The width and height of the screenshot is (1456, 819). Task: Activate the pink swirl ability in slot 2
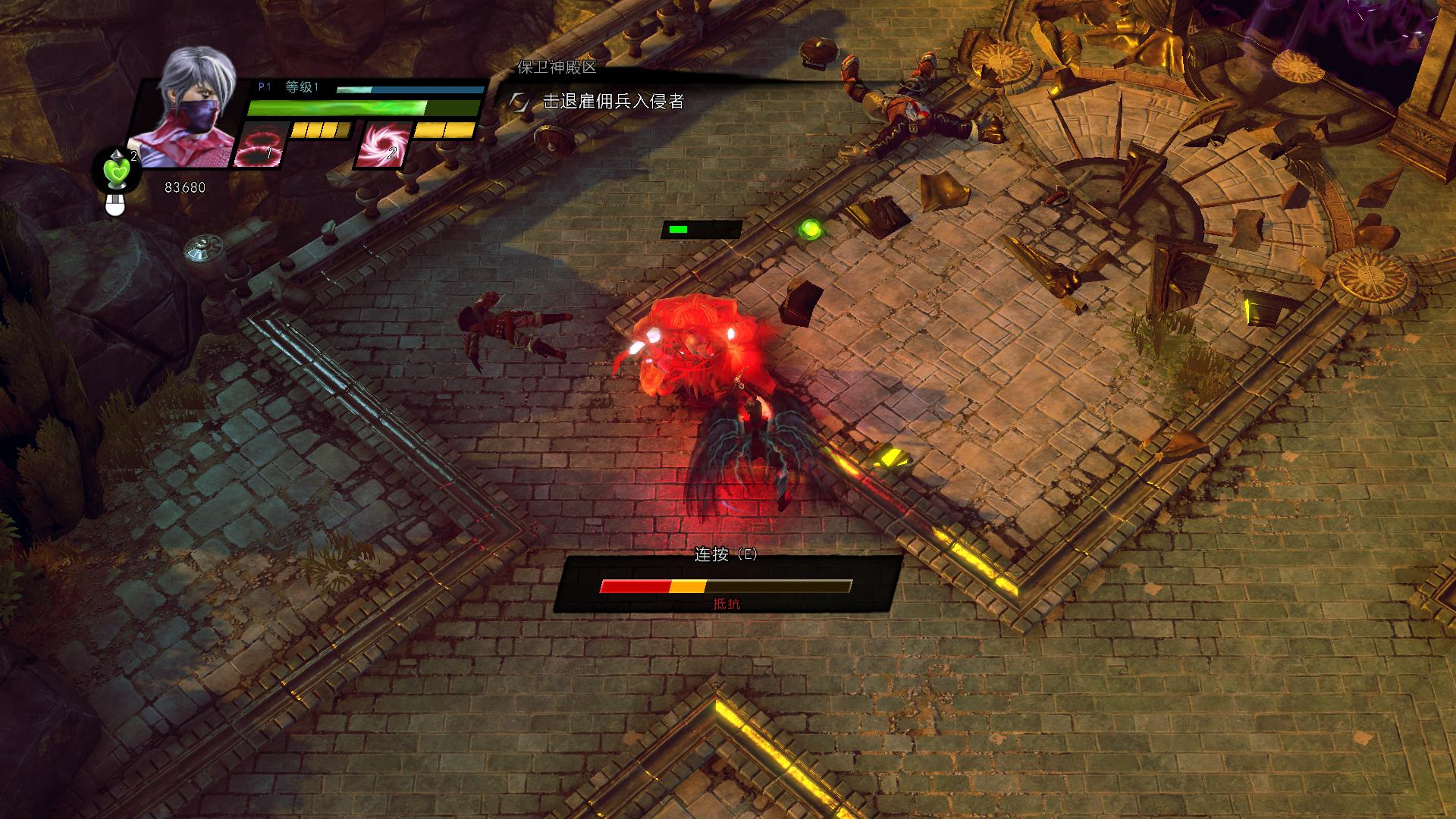tap(381, 144)
